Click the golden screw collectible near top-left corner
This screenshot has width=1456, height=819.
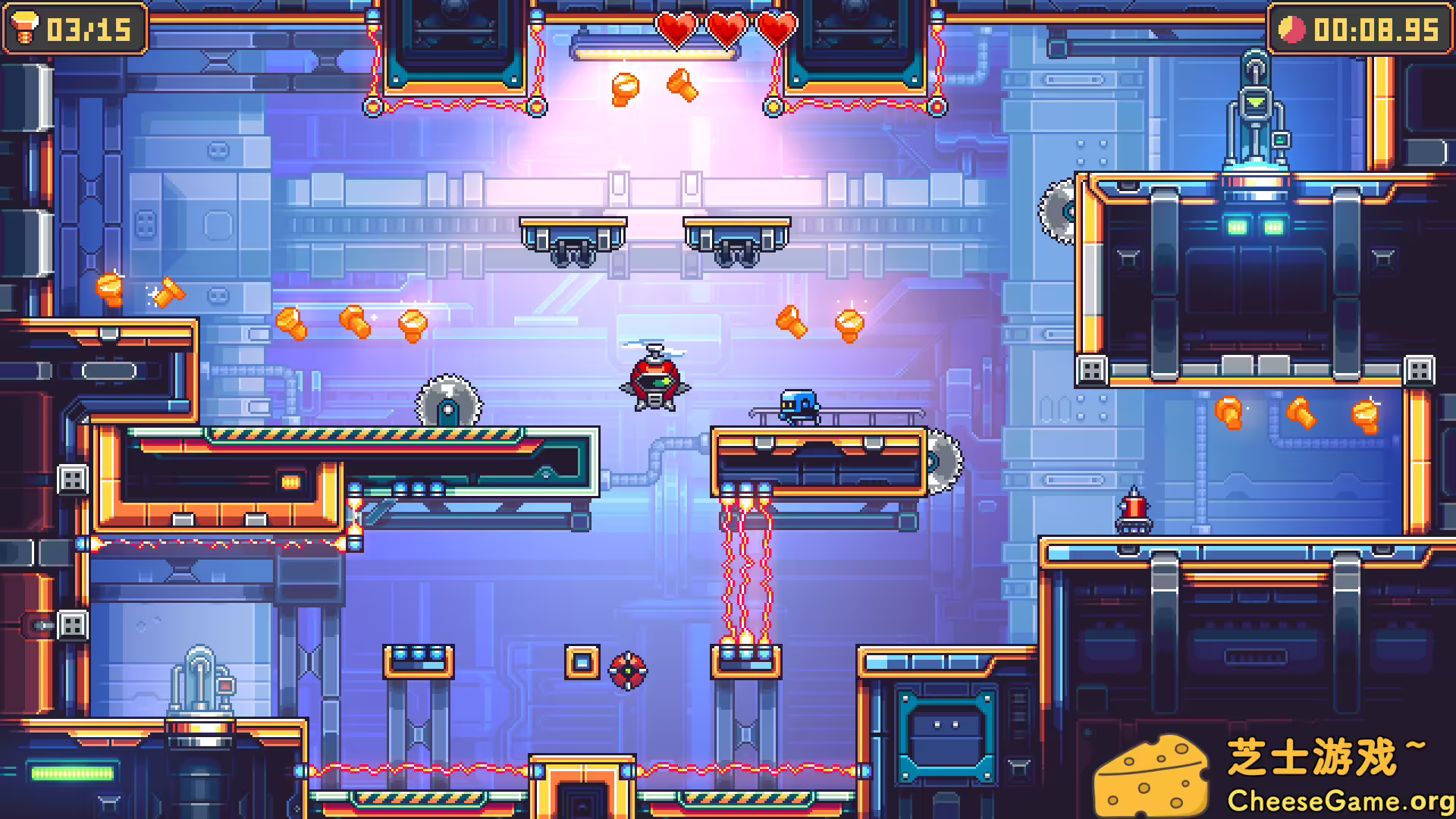point(108,289)
